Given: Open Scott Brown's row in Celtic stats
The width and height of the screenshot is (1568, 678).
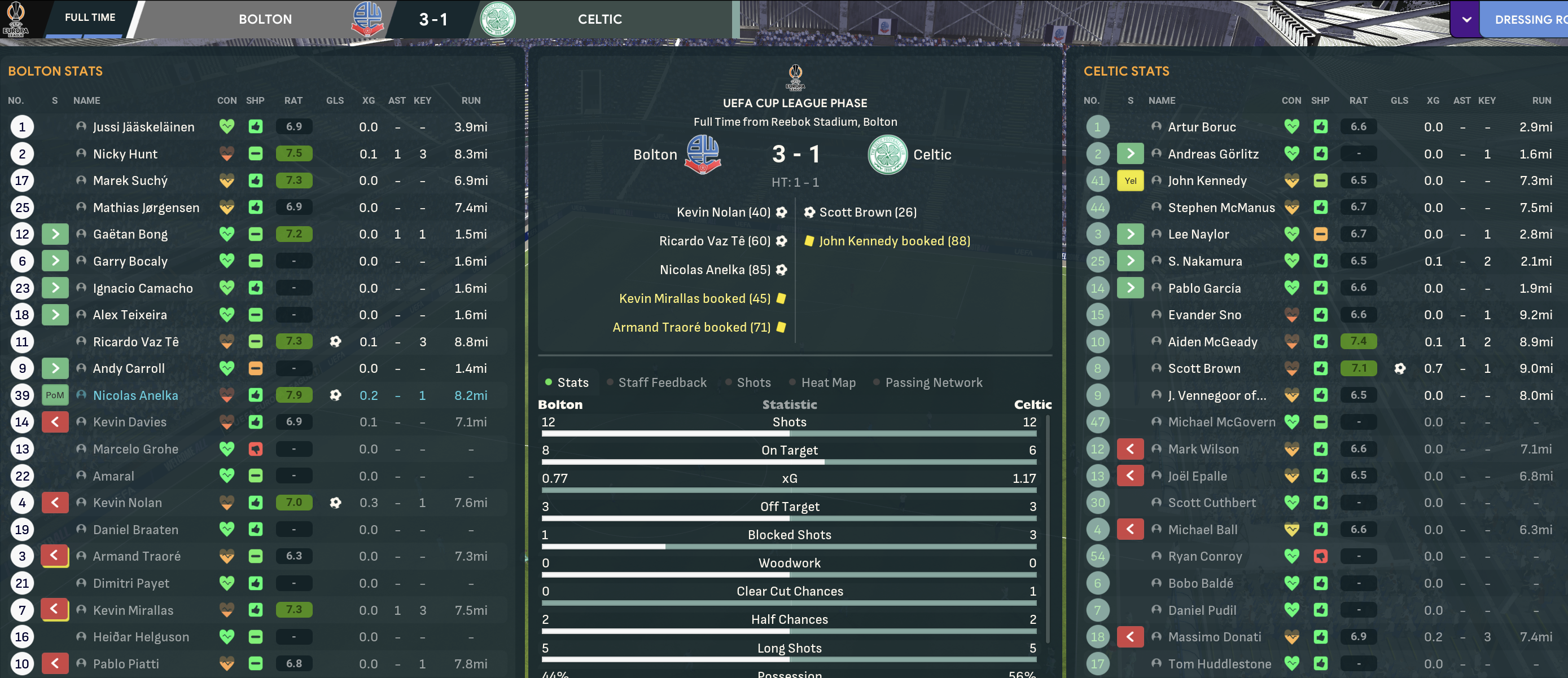Looking at the screenshot, I should (1203, 368).
